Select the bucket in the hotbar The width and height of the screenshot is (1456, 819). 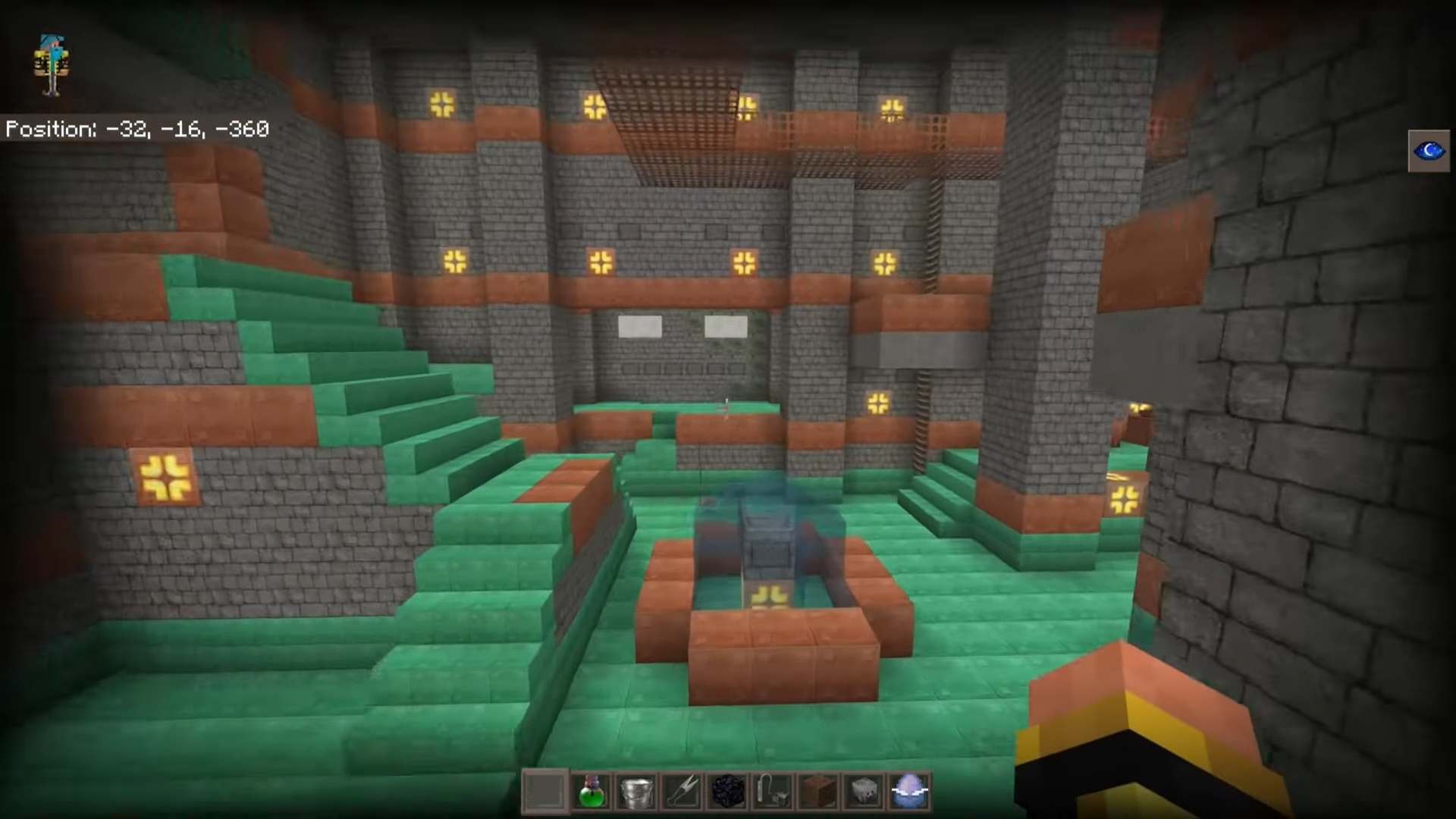(x=637, y=792)
